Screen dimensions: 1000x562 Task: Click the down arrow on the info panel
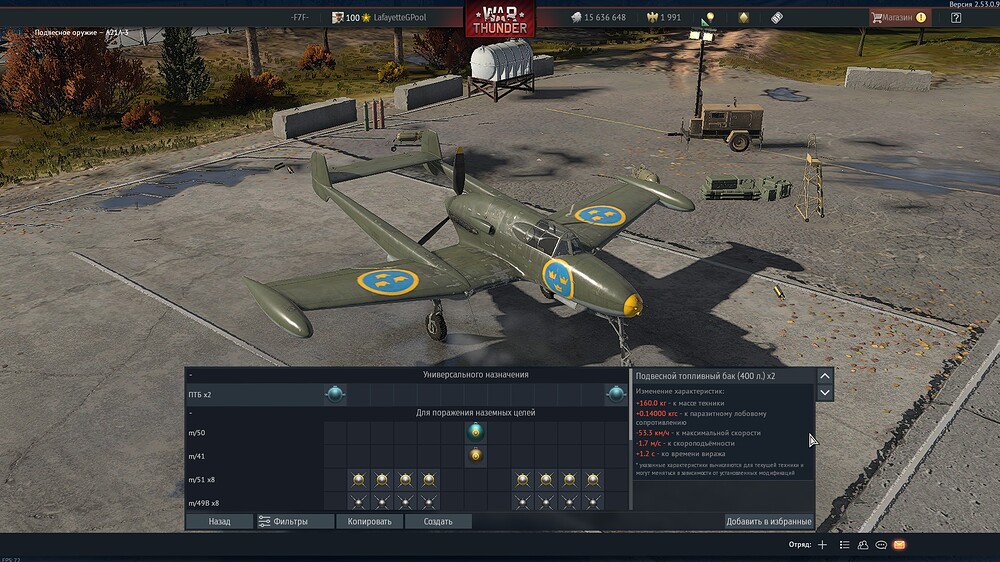825,393
